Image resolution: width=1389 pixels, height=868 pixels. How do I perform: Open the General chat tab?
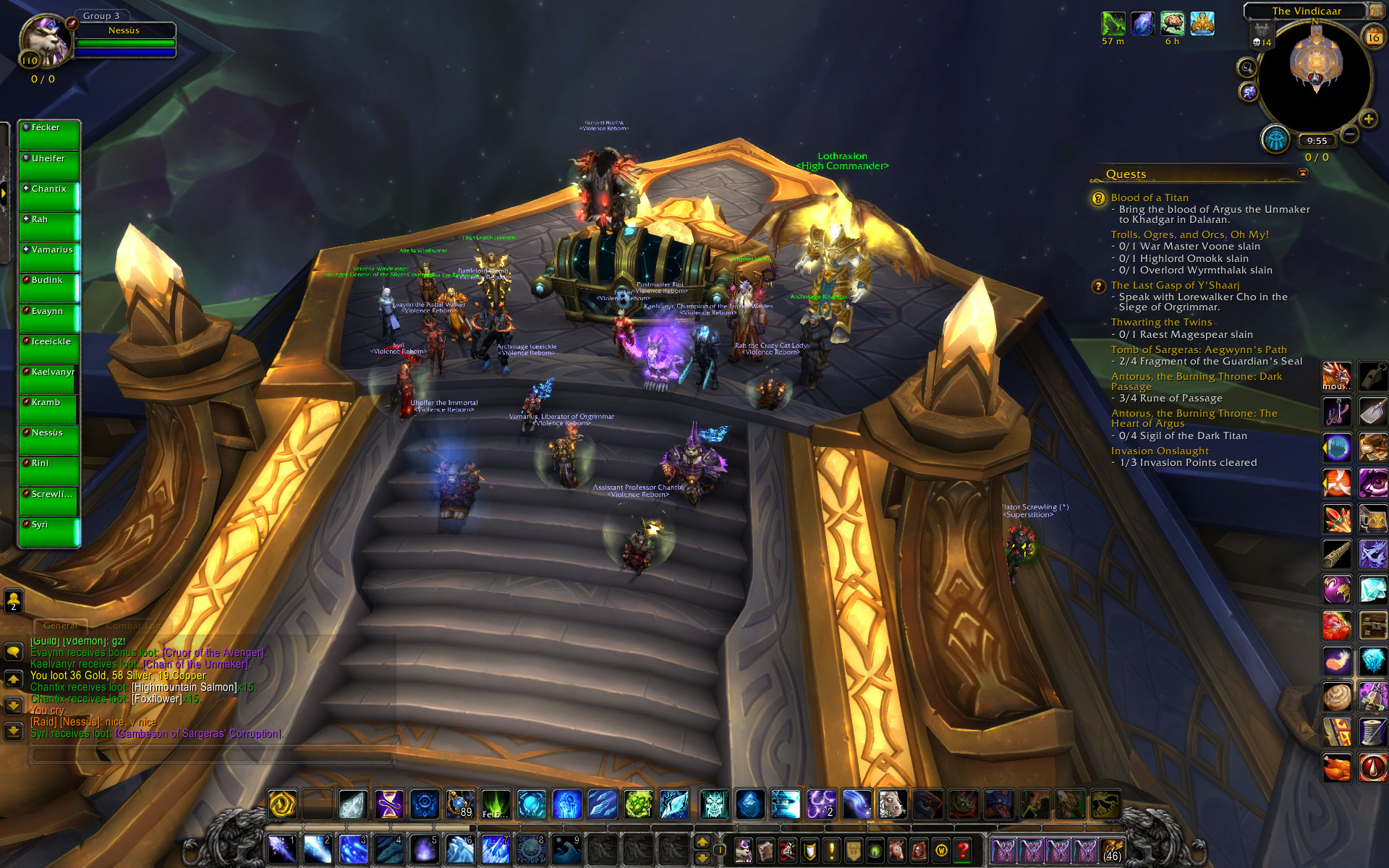[60, 626]
